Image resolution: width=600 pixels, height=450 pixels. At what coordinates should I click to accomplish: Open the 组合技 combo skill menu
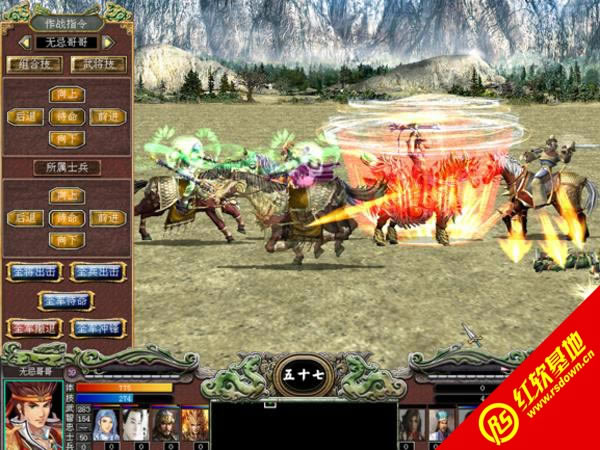click(34, 64)
